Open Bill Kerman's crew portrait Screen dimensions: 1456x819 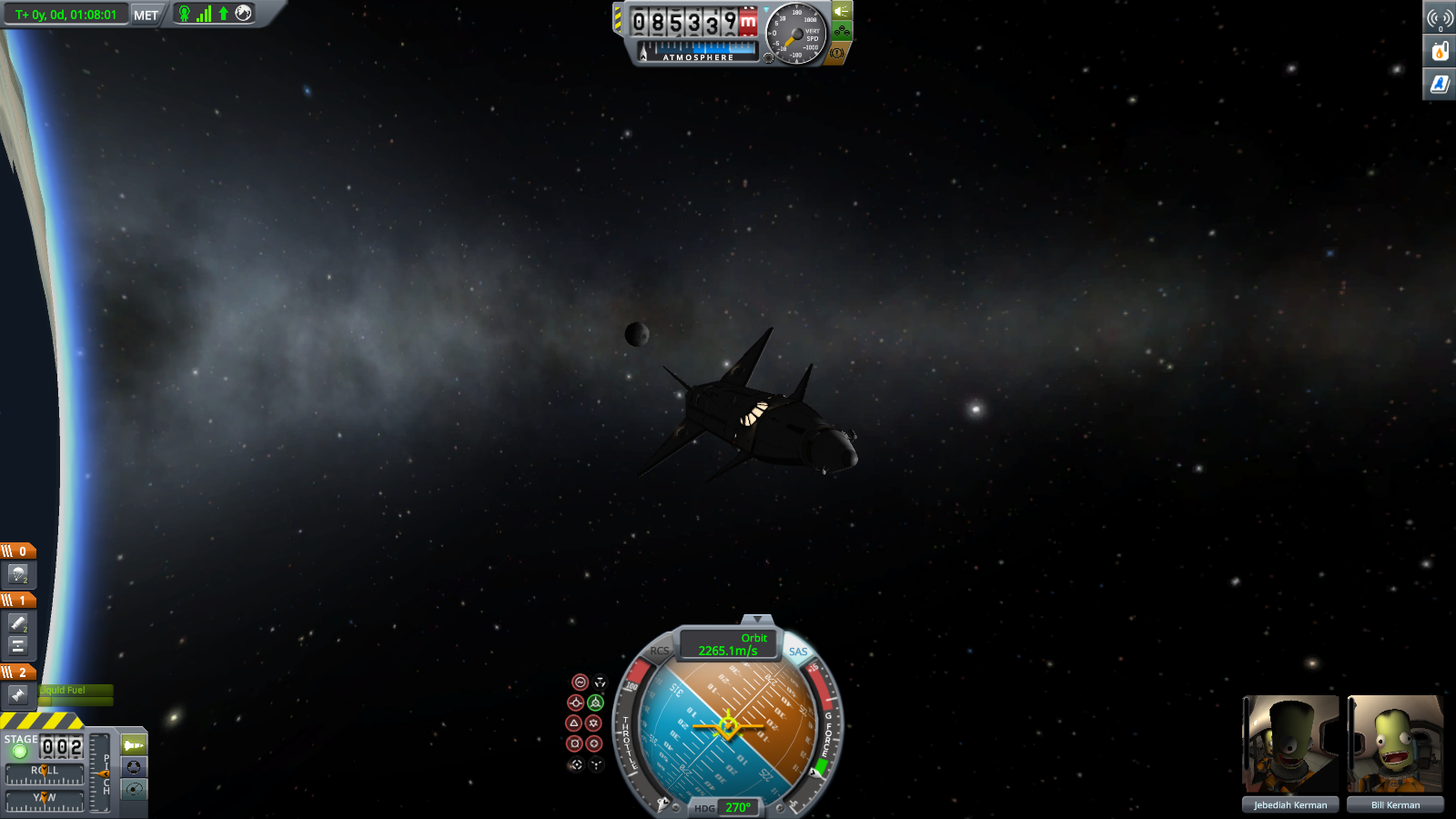(1395, 744)
